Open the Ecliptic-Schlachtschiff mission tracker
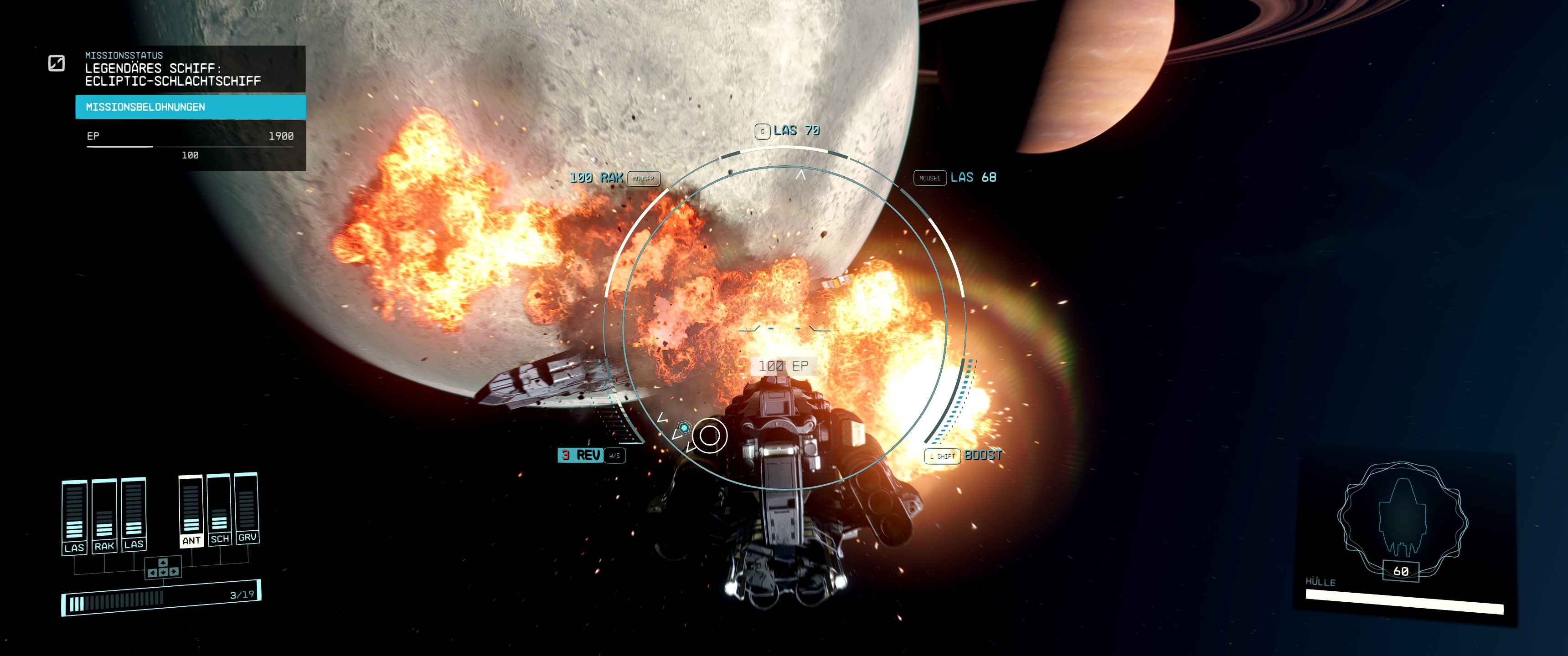The width and height of the screenshot is (1568, 656). [x=173, y=74]
